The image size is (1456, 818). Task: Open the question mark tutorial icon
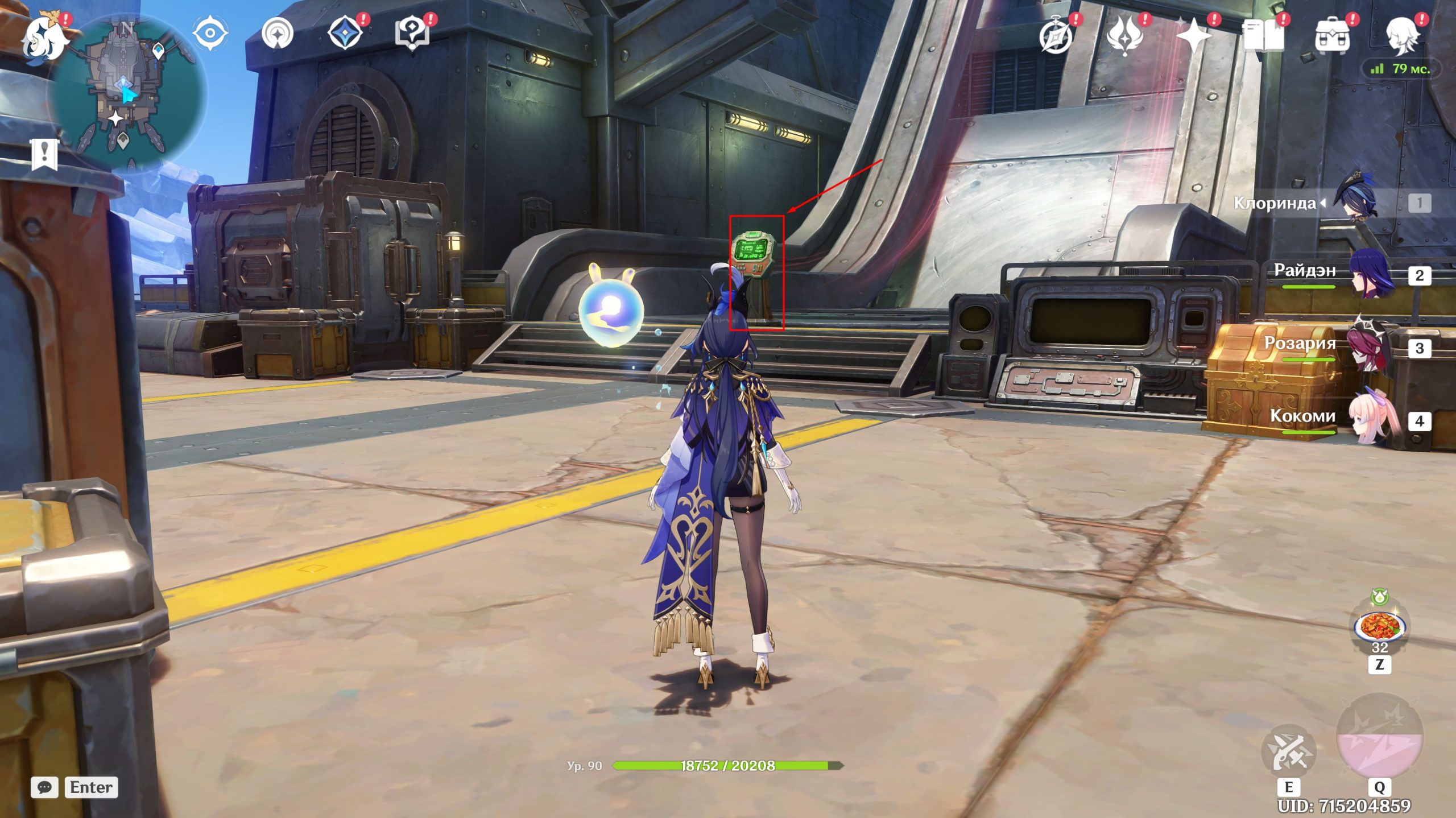[x=412, y=33]
